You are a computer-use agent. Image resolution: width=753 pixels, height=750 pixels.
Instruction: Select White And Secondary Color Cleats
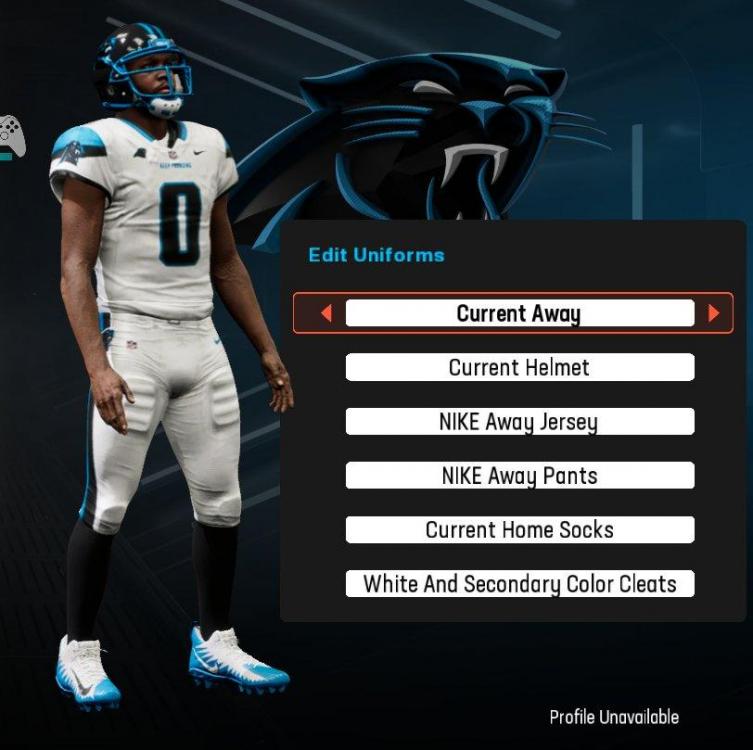(x=519, y=584)
